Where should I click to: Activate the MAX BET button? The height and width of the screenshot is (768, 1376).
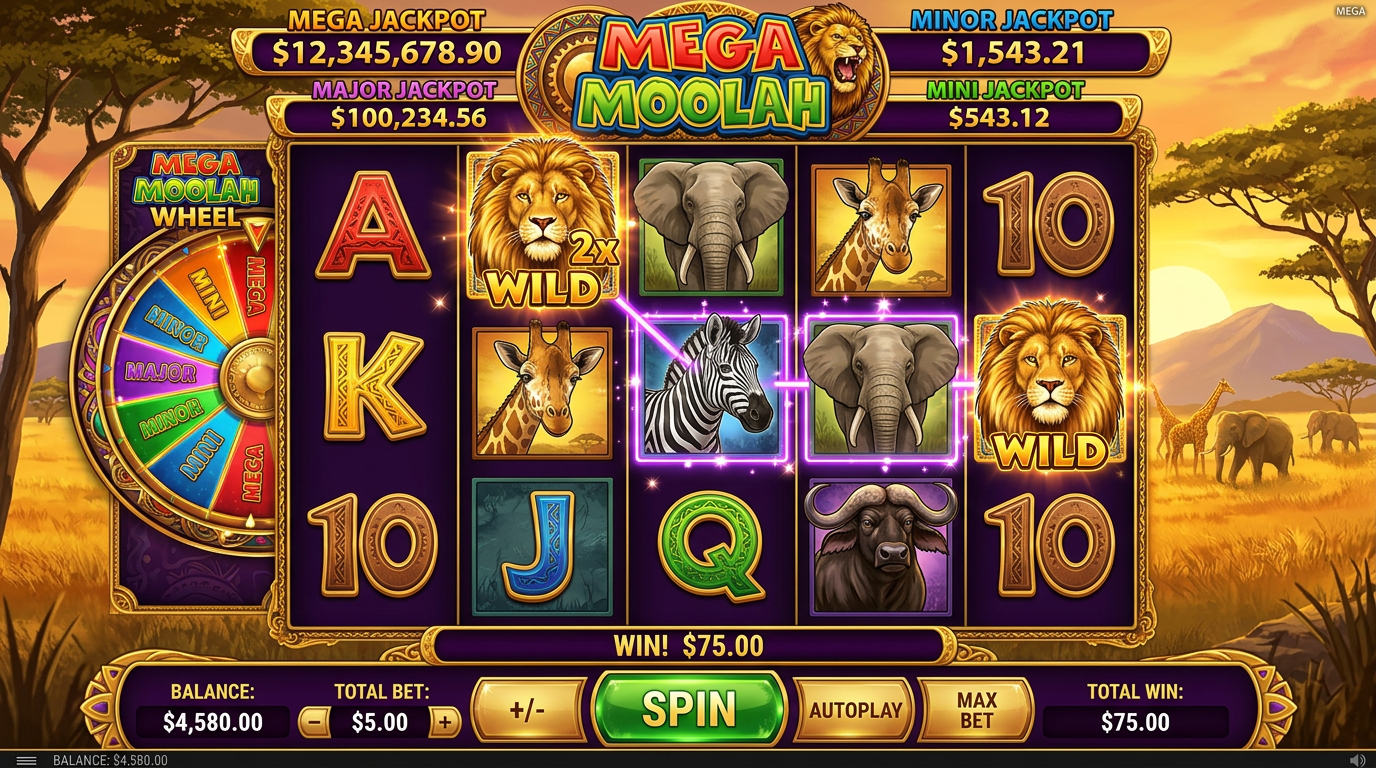pyautogui.click(x=973, y=709)
